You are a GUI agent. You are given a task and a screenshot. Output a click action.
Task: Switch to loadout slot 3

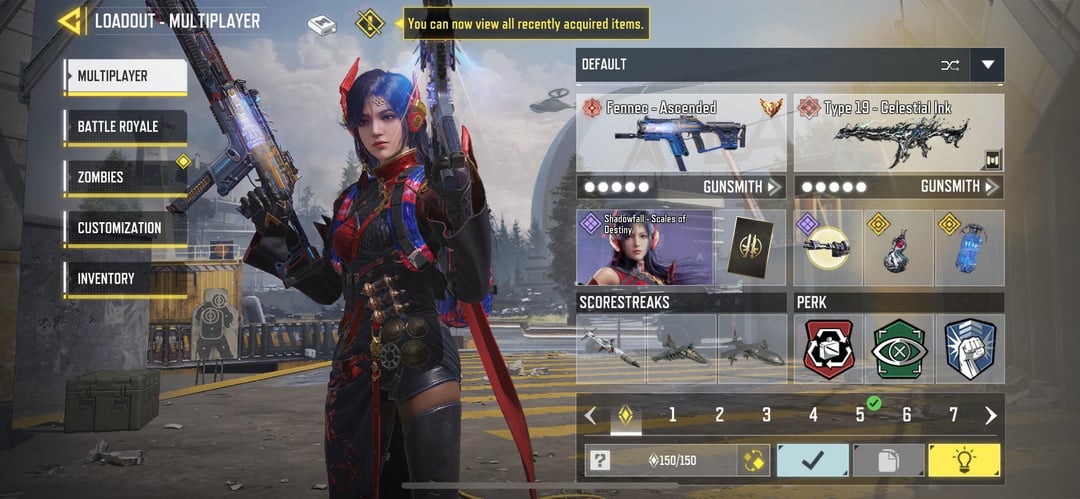tap(766, 415)
